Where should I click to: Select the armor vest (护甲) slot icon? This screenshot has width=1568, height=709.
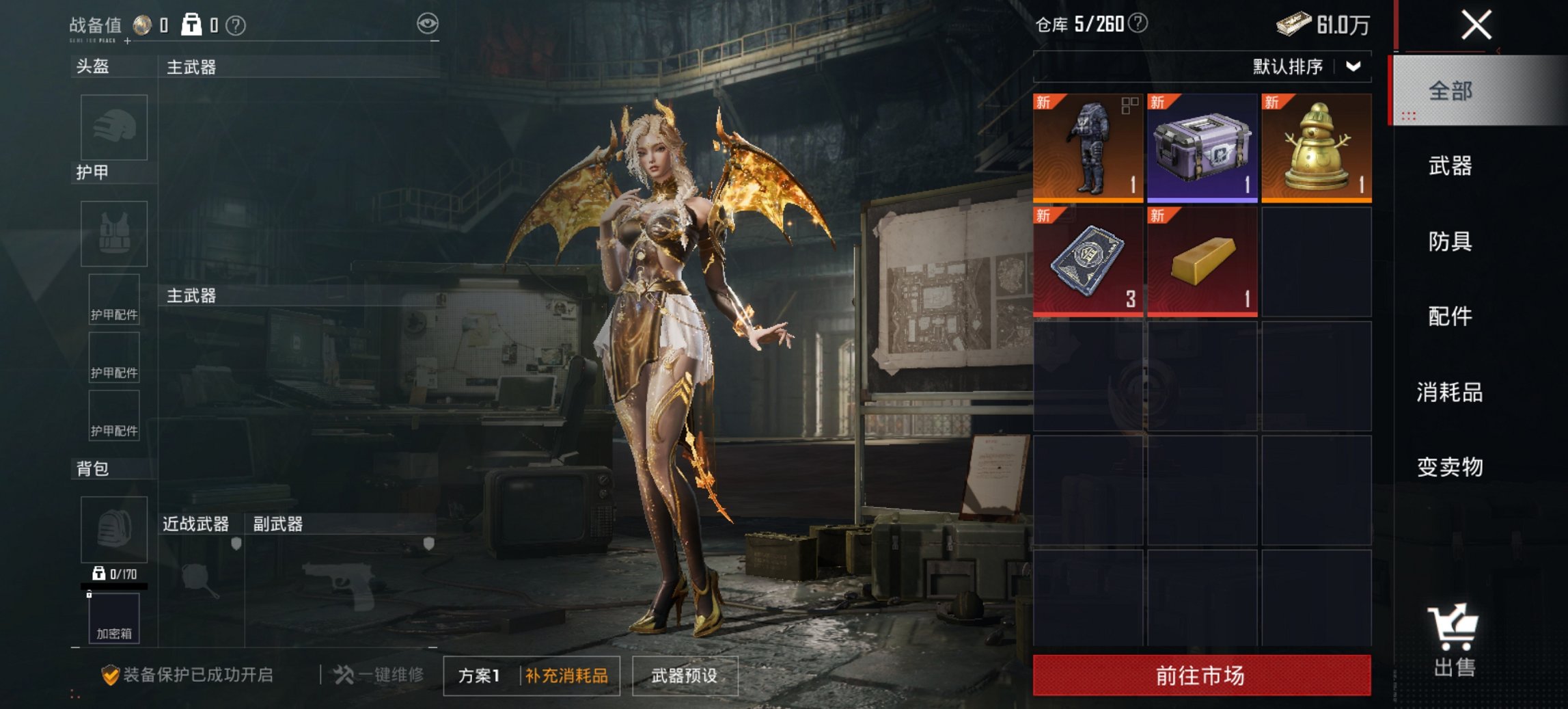tap(113, 234)
